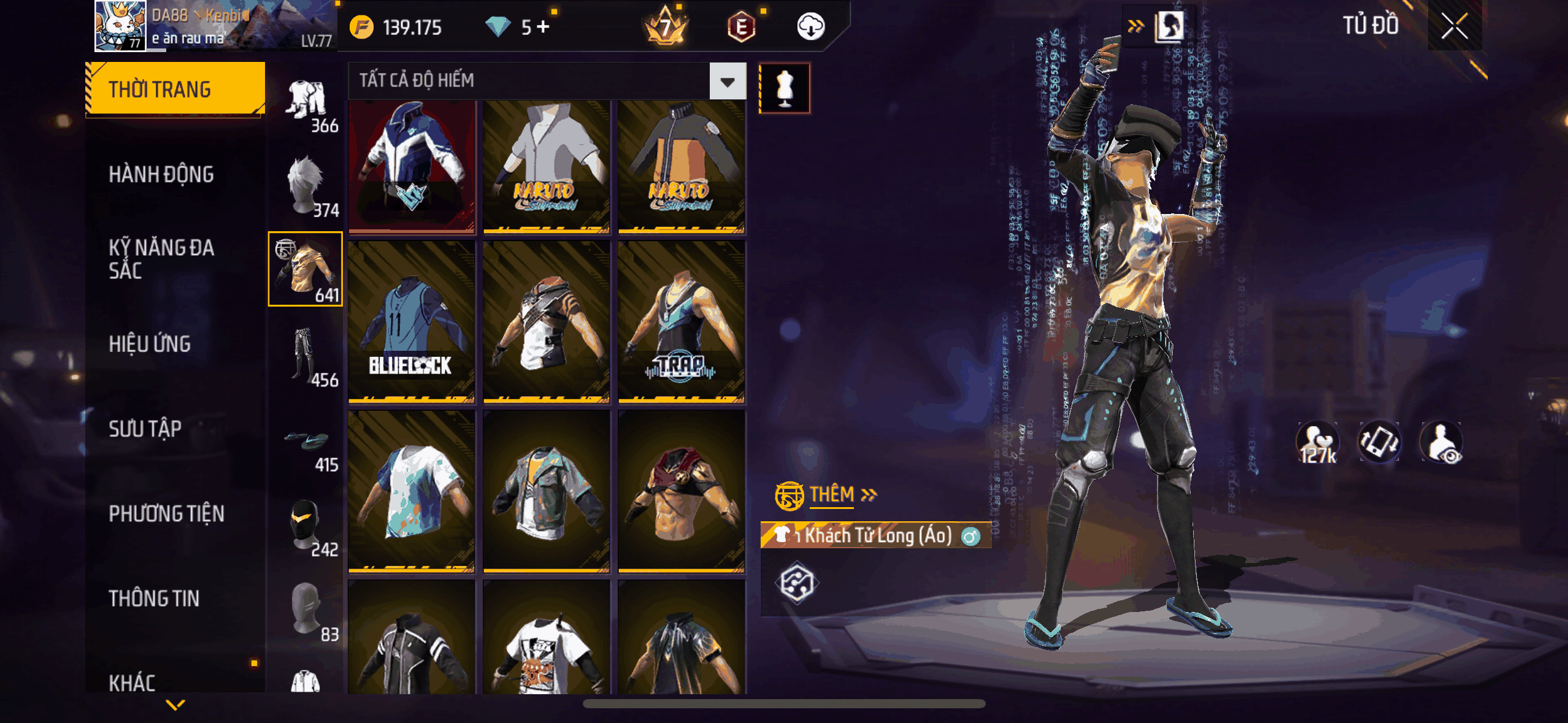Equip the orange Naruto jacket
Viewport: 1568px width, 723px height.
[681, 166]
